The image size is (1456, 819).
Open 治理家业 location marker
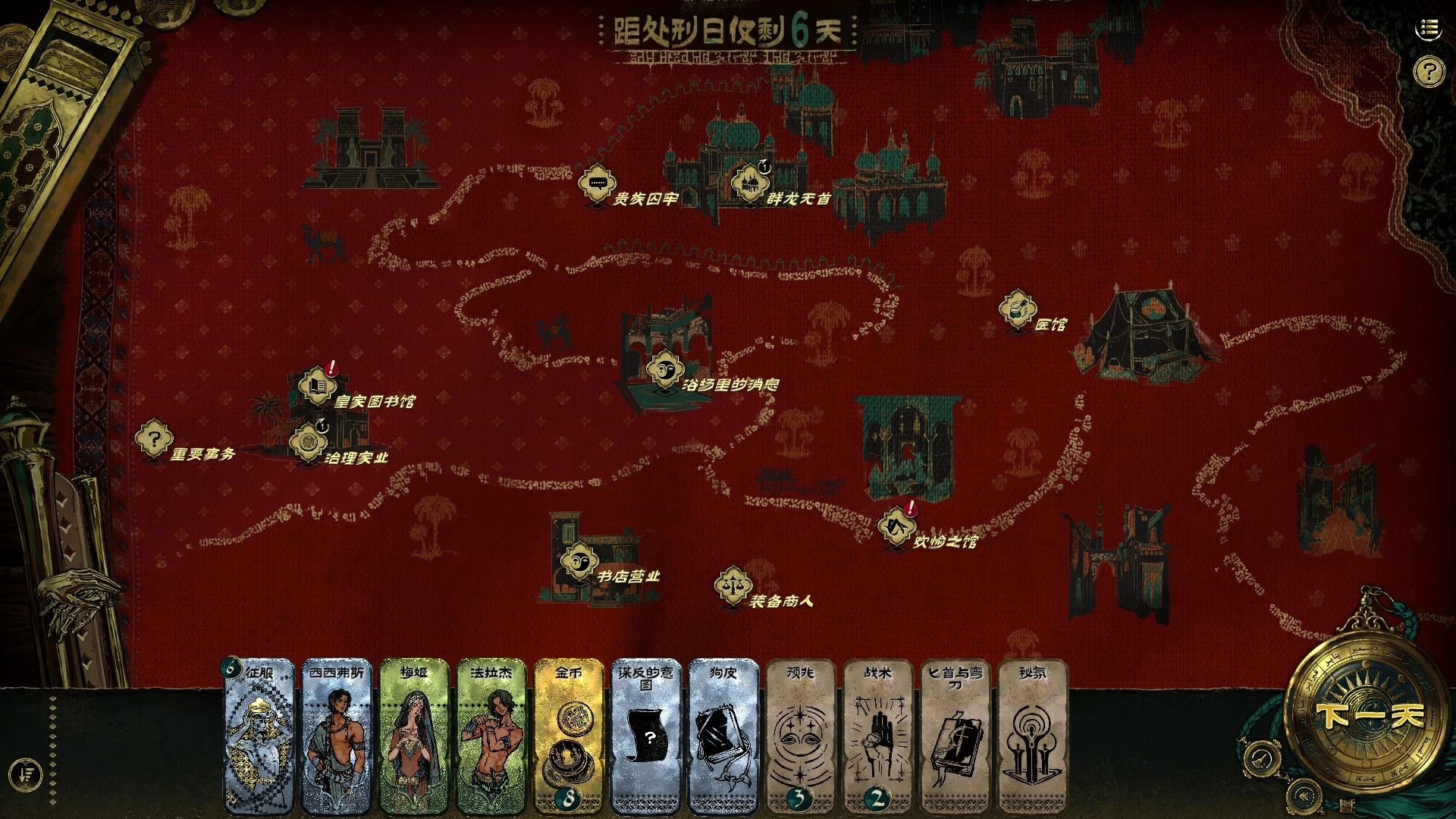[x=308, y=442]
